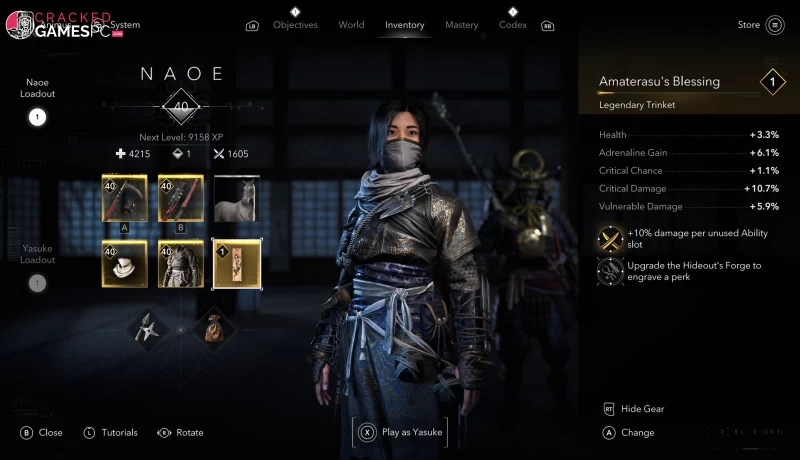Select the katana weapon slot
The width and height of the screenshot is (800, 460).
pos(181,199)
